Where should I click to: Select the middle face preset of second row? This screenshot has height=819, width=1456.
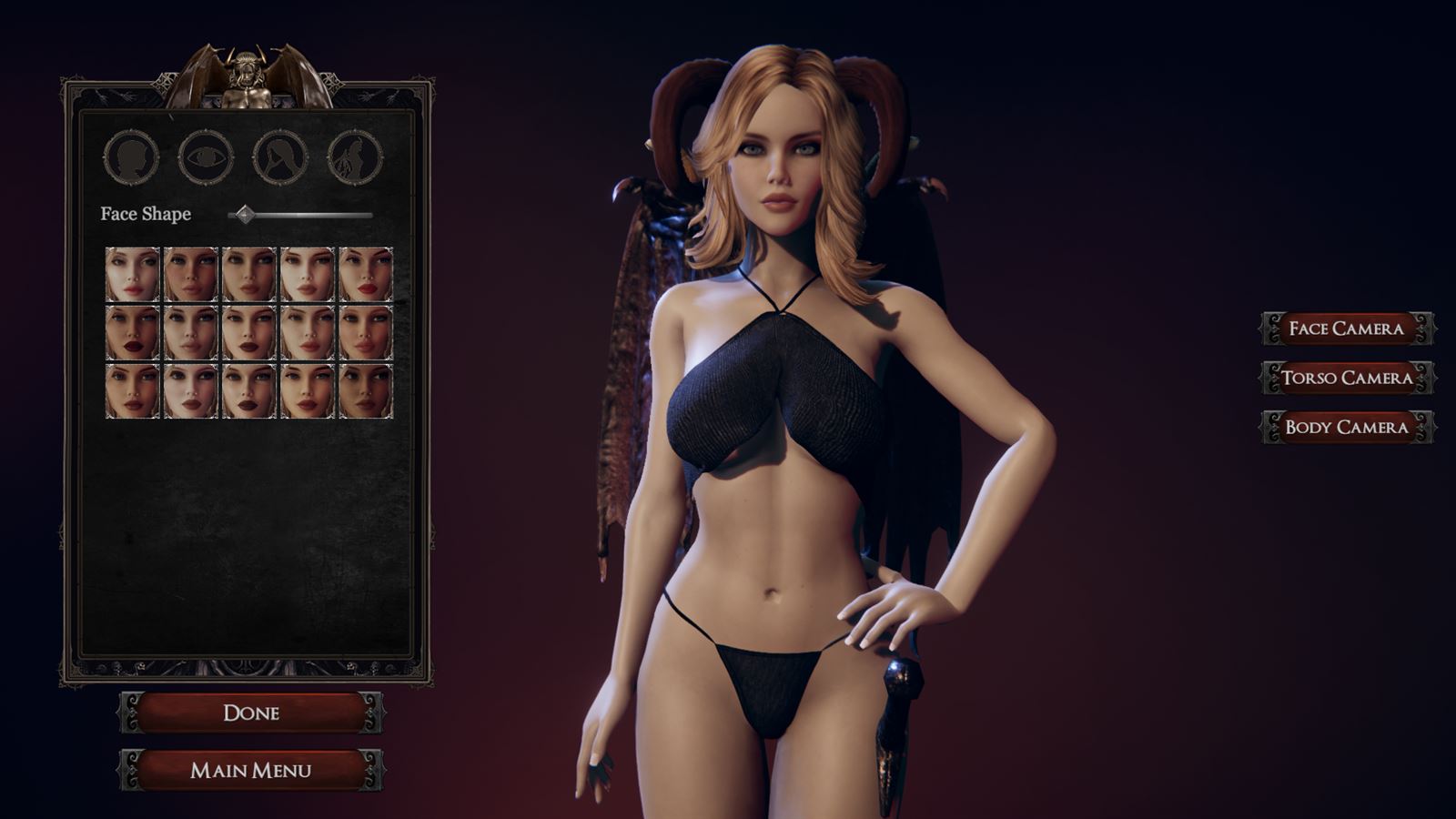[248, 333]
